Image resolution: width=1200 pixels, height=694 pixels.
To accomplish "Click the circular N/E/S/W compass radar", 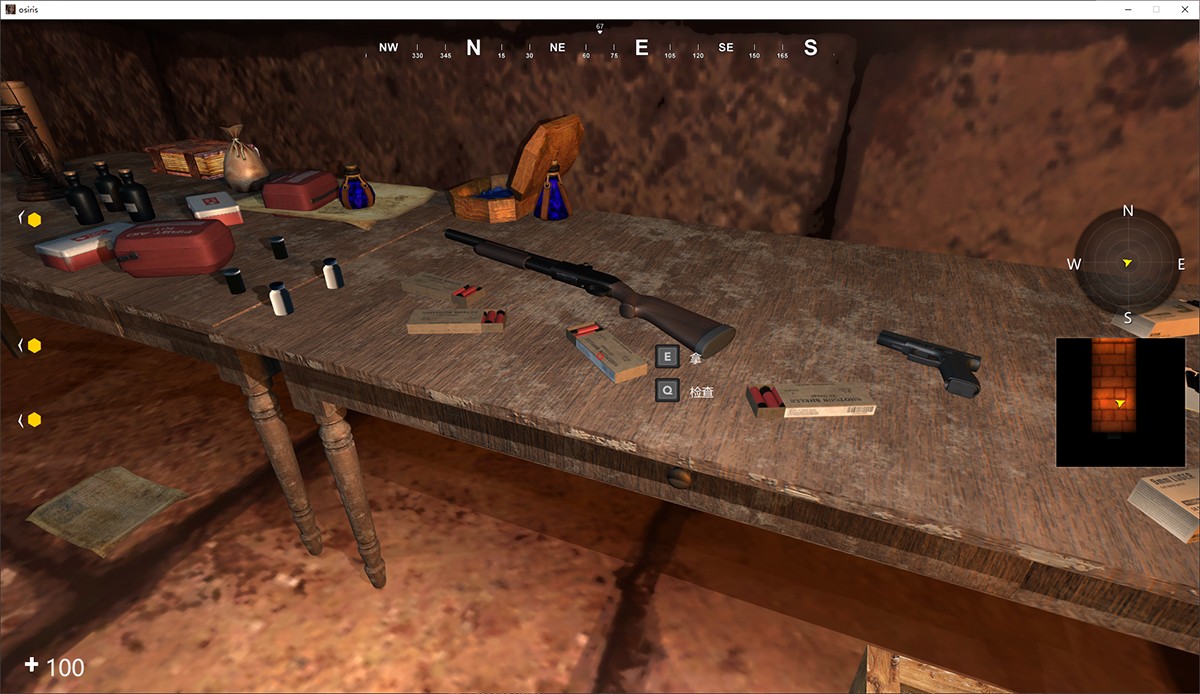I will point(1127,264).
